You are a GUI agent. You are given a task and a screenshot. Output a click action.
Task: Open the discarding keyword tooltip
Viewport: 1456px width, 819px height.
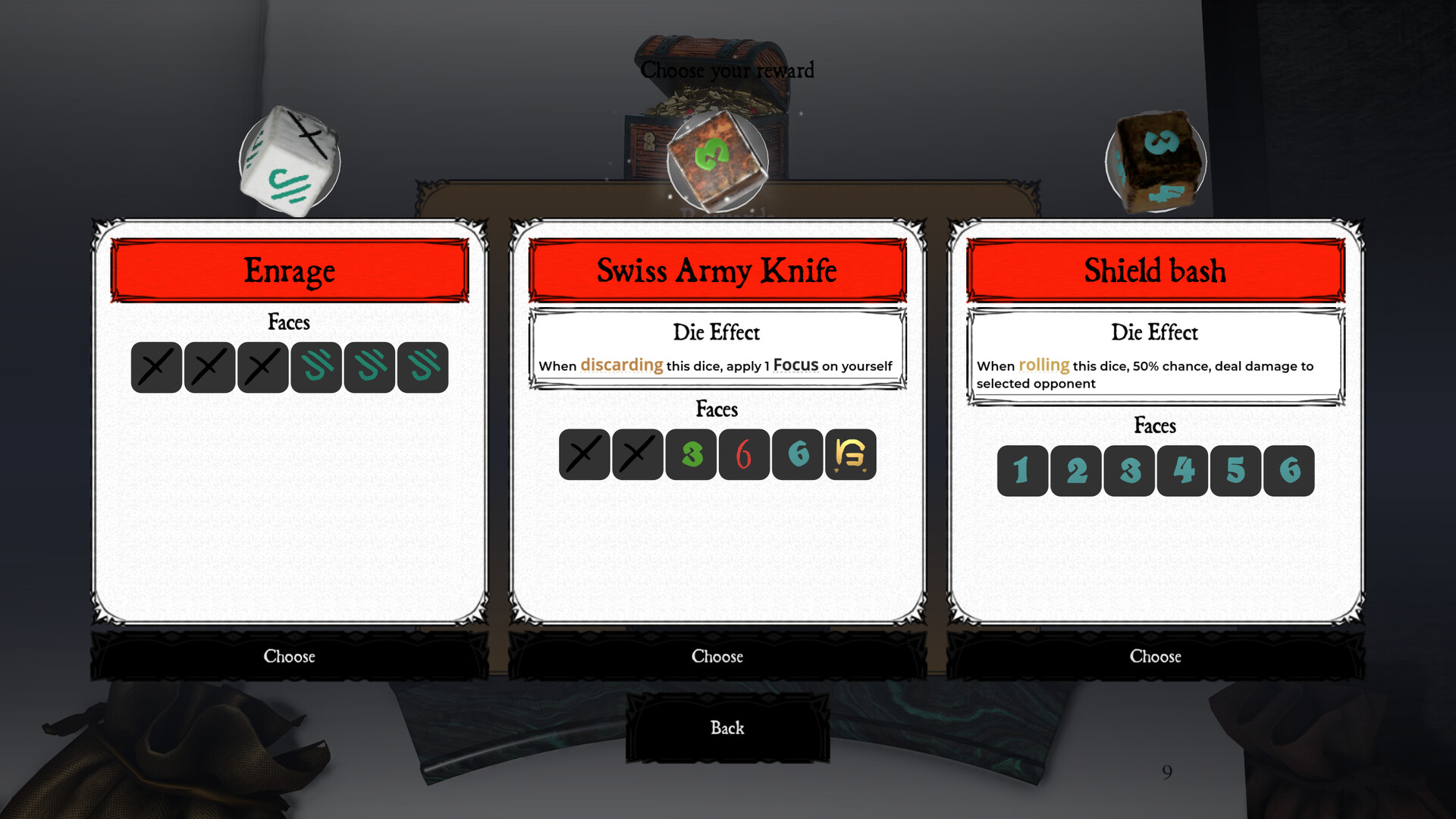pyautogui.click(x=621, y=366)
